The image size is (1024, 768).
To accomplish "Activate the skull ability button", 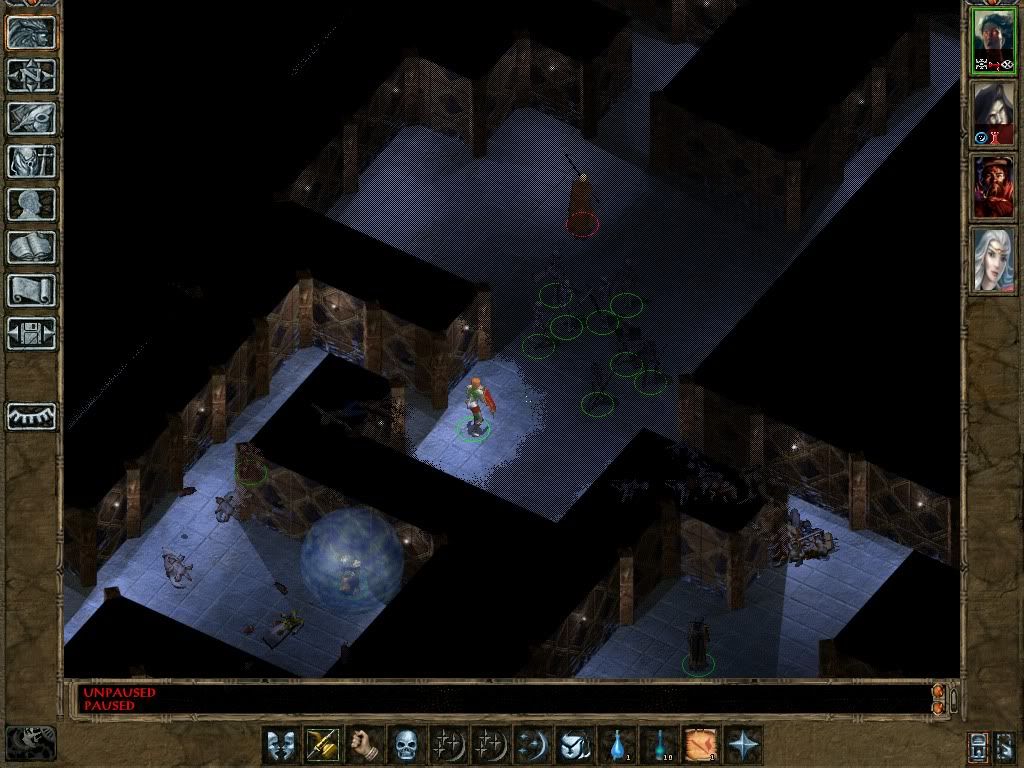I will [x=404, y=745].
